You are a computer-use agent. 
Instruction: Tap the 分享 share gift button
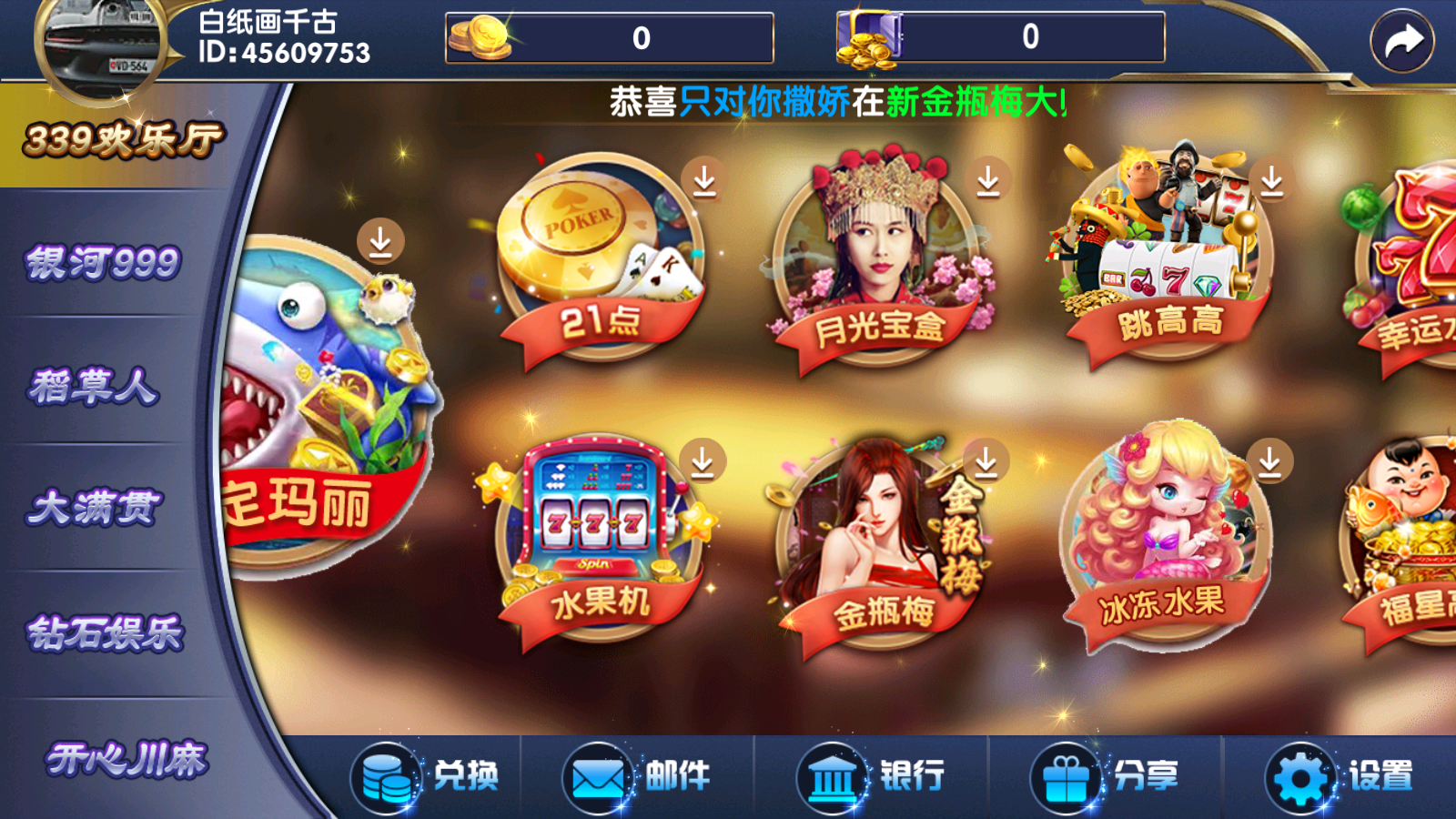pyautogui.click(x=1105, y=777)
